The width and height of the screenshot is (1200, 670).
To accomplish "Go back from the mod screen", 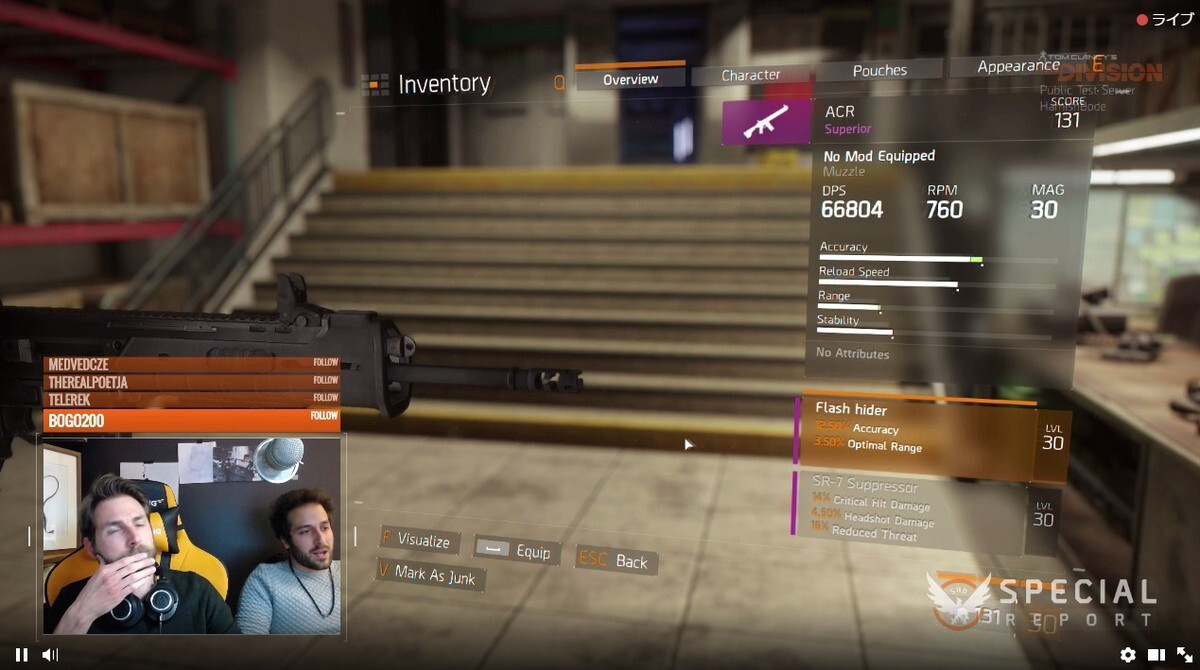I will pyautogui.click(x=615, y=561).
